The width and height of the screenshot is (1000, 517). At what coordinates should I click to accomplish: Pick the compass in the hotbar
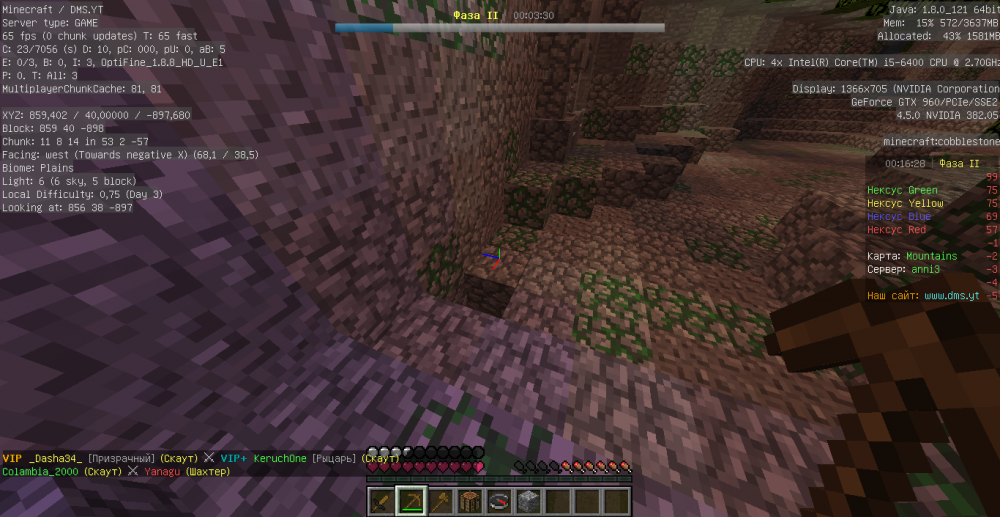(x=498, y=500)
